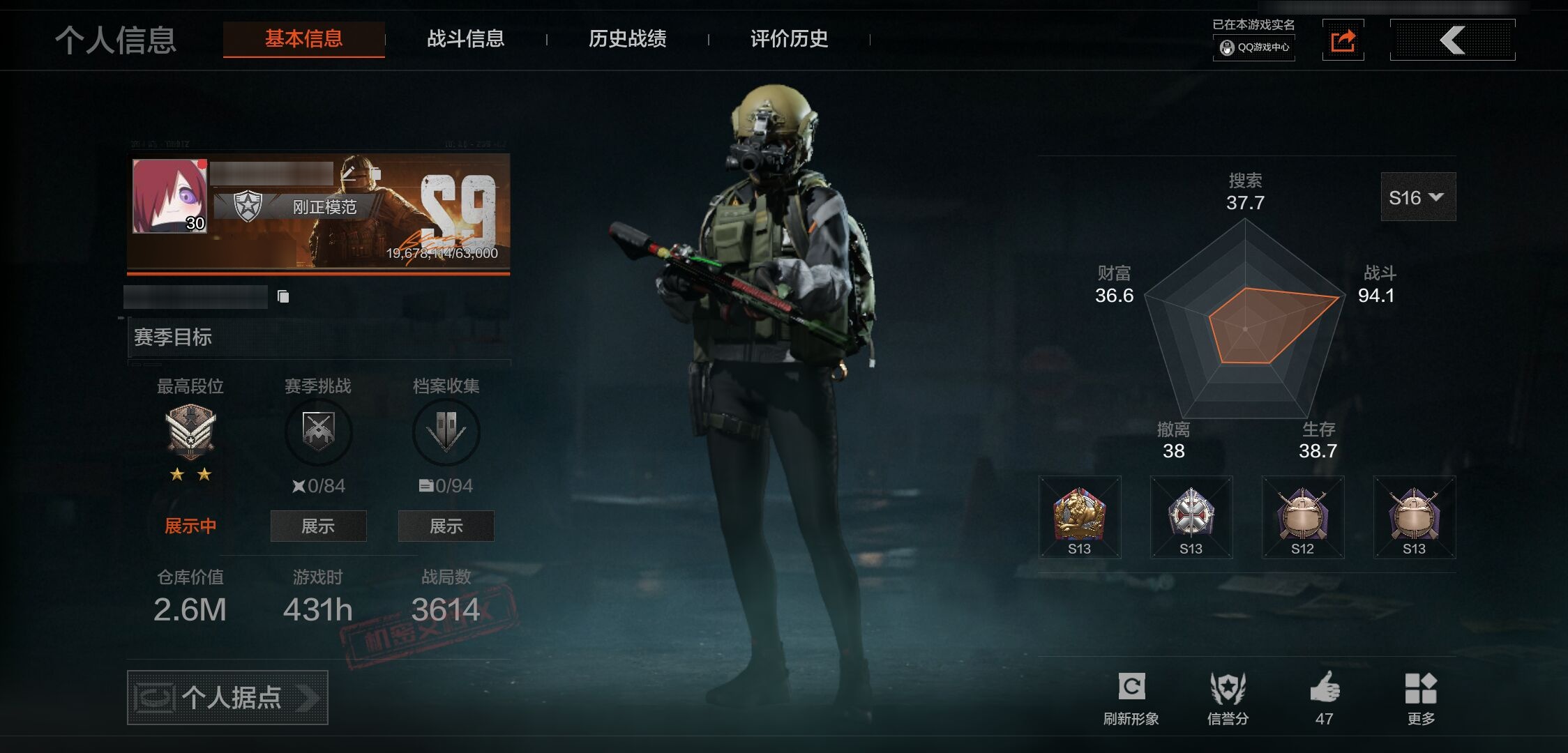Open the S16 season dropdown
1568x753 pixels.
point(1417,197)
